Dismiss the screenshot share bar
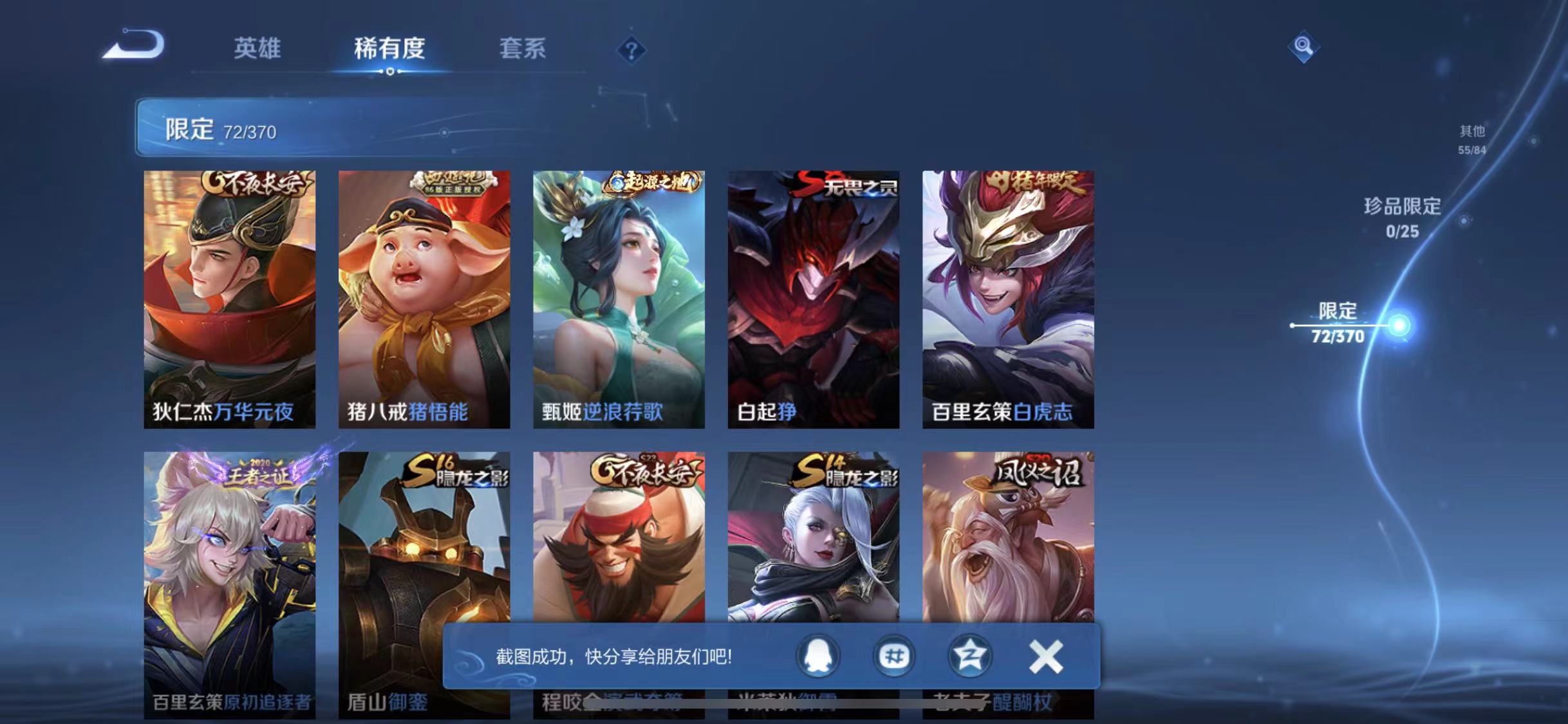Viewport: 1568px width, 724px height. 1046,656
